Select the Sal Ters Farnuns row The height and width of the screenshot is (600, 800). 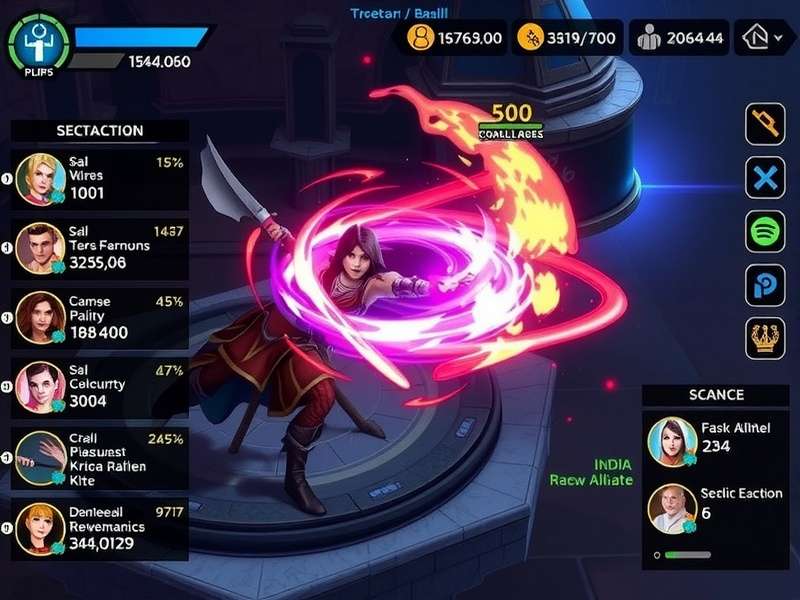pos(100,248)
